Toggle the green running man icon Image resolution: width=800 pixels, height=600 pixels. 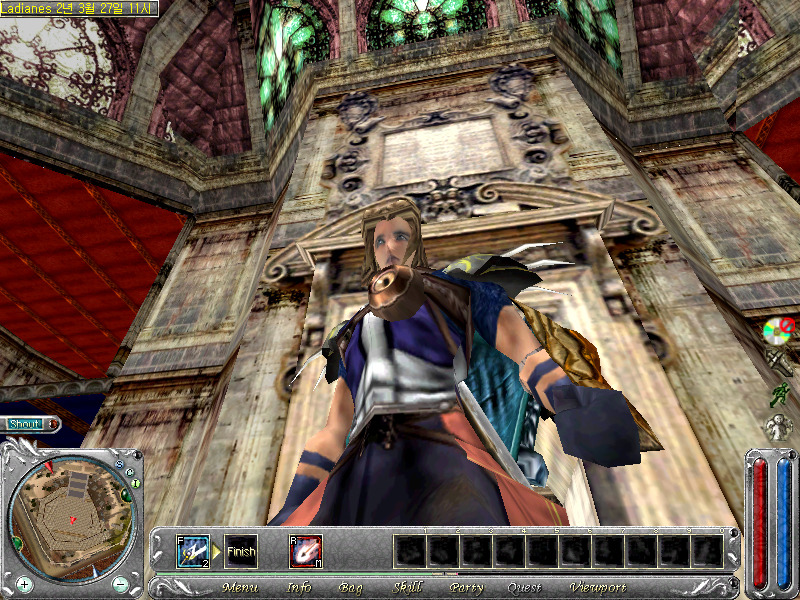[778, 394]
